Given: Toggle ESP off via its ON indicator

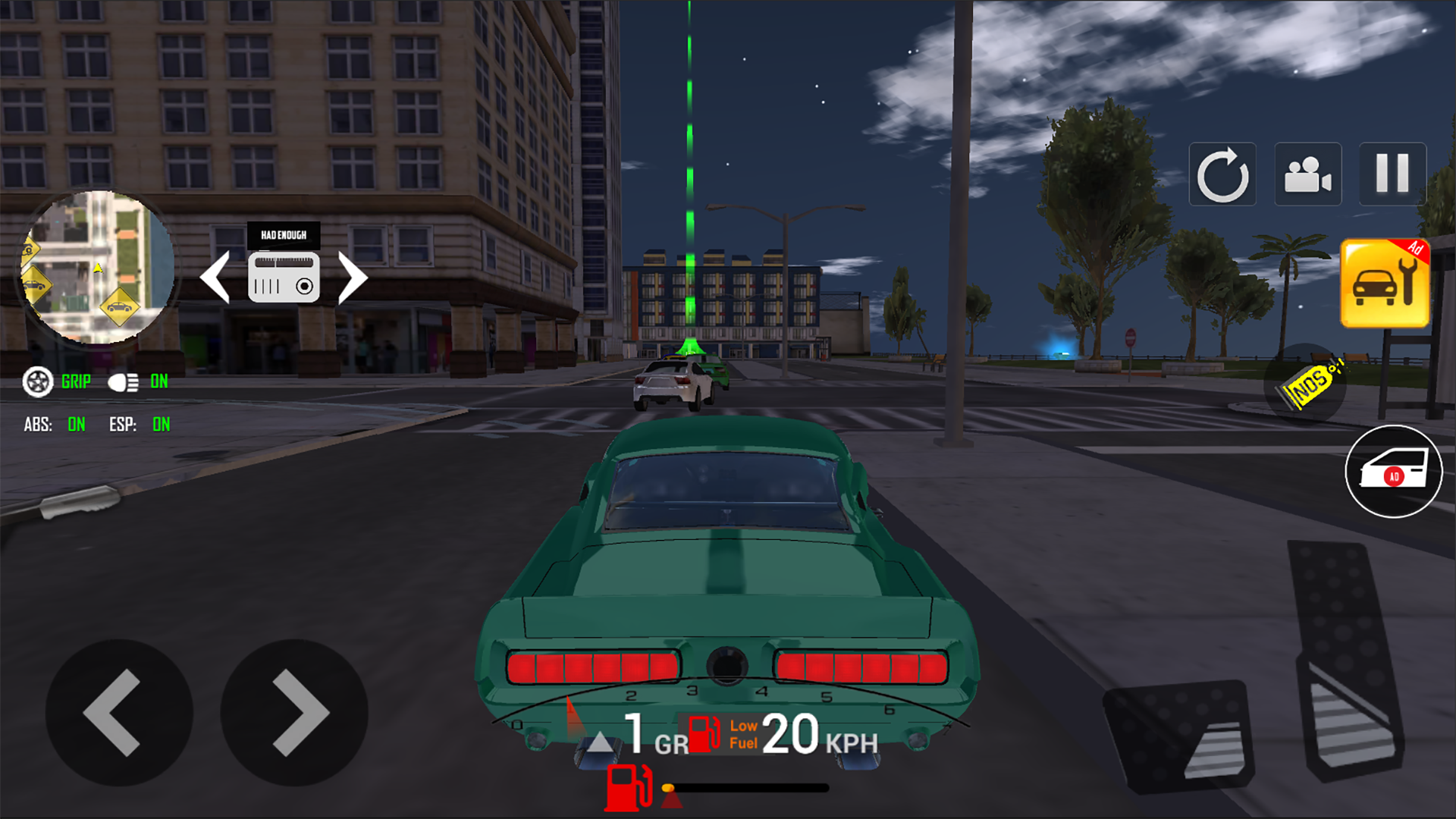Looking at the screenshot, I should click(x=161, y=425).
